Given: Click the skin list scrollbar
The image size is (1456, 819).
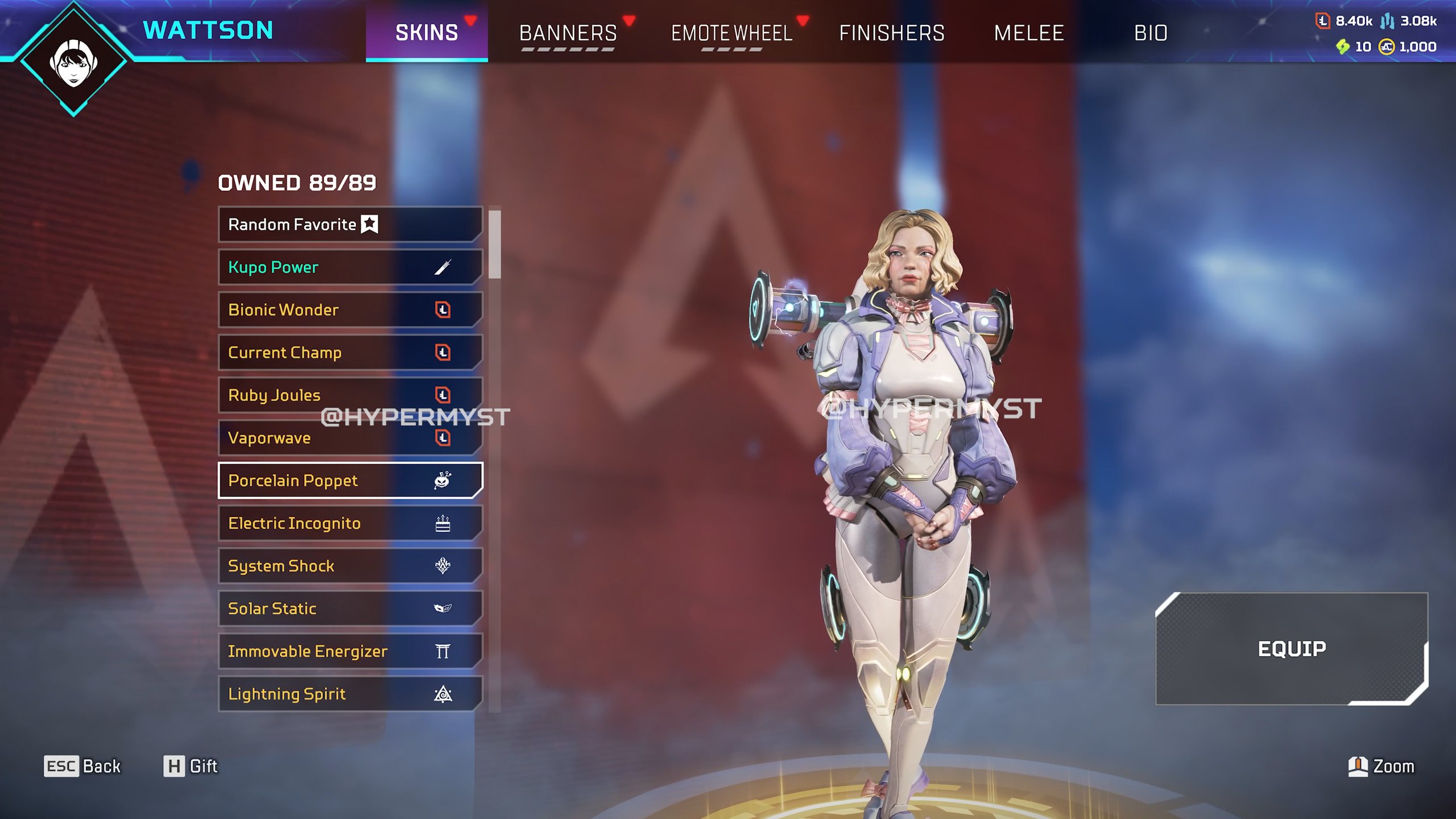Looking at the screenshot, I should 495,245.
